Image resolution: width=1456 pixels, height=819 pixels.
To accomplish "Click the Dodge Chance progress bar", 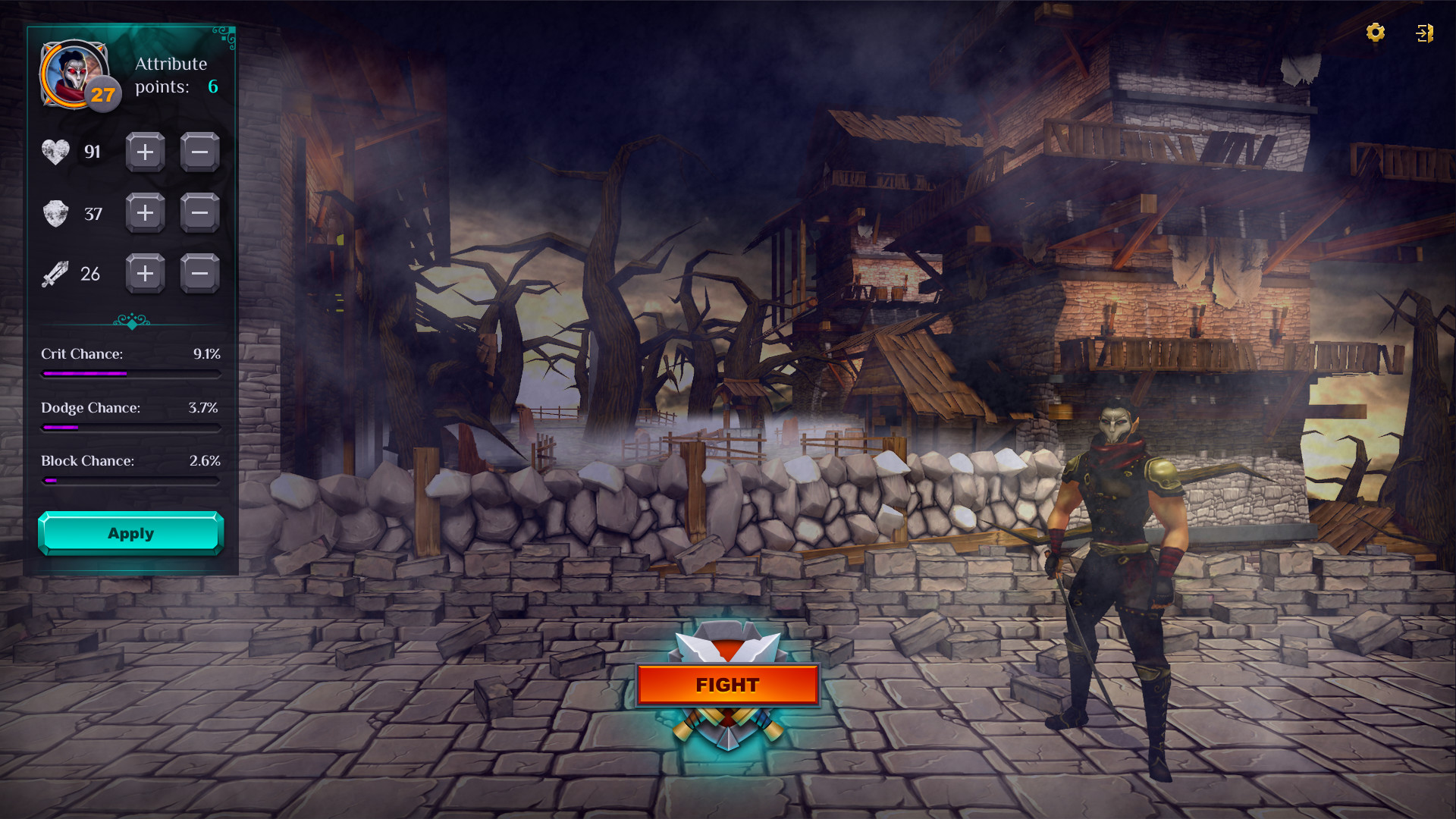I will tap(130, 427).
